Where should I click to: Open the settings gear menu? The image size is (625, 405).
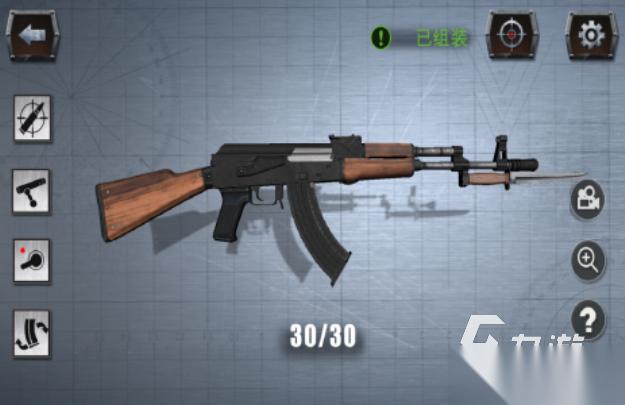pyautogui.click(x=591, y=35)
